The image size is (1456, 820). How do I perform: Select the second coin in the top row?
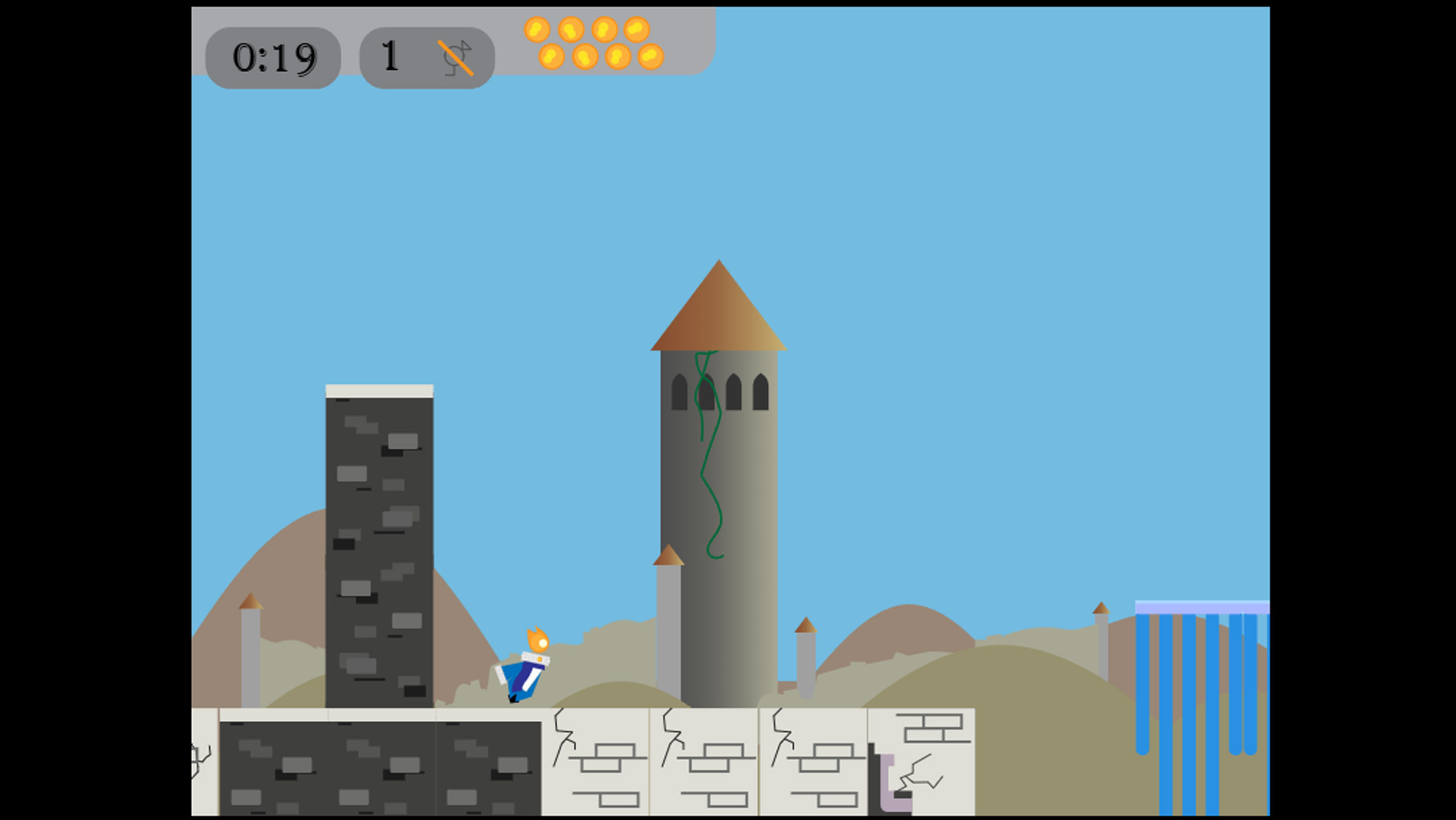click(570, 30)
